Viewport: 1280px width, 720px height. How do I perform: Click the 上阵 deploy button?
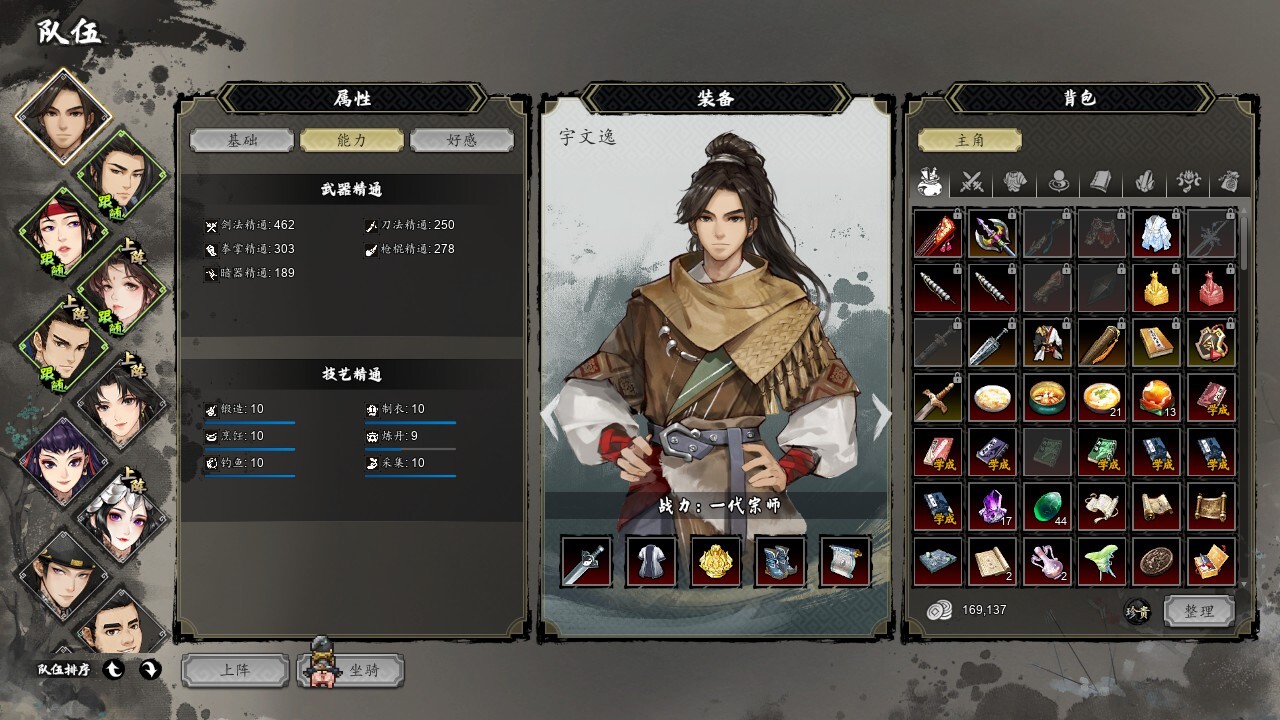235,671
